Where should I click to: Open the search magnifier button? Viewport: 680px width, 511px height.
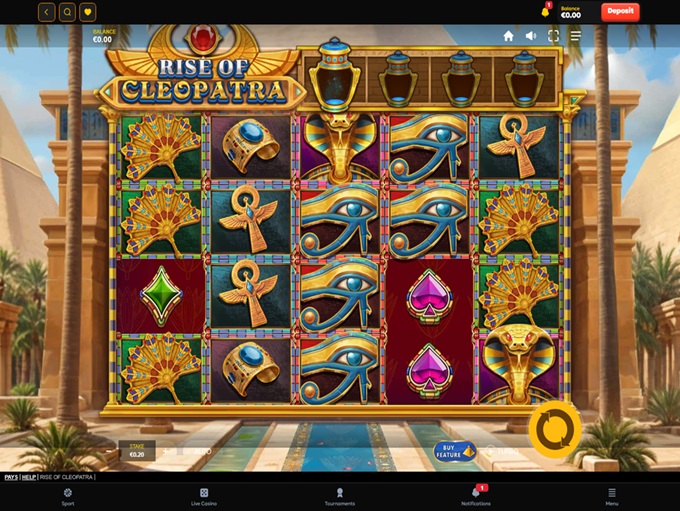coord(67,12)
